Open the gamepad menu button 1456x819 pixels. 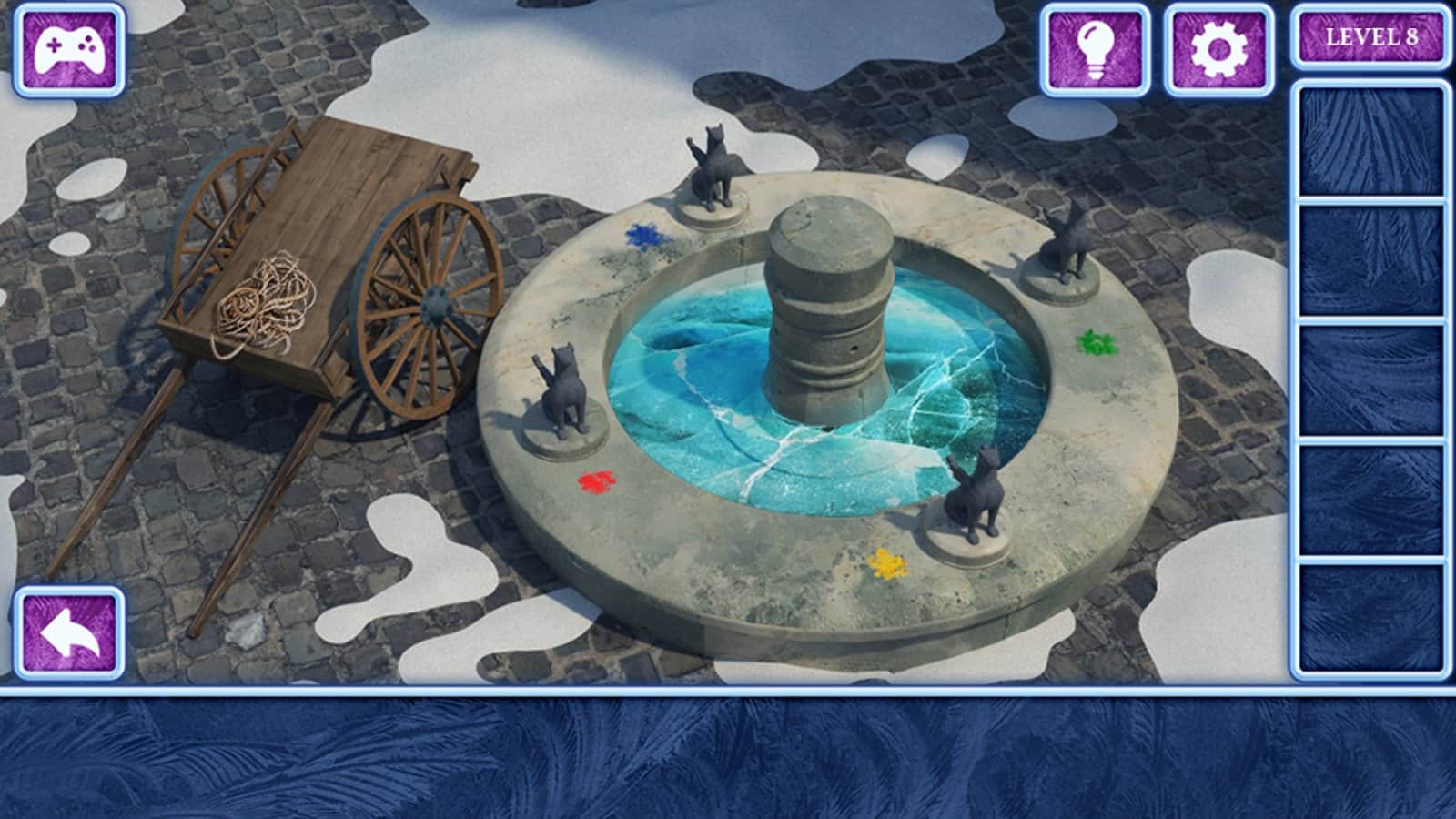(69, 50)
